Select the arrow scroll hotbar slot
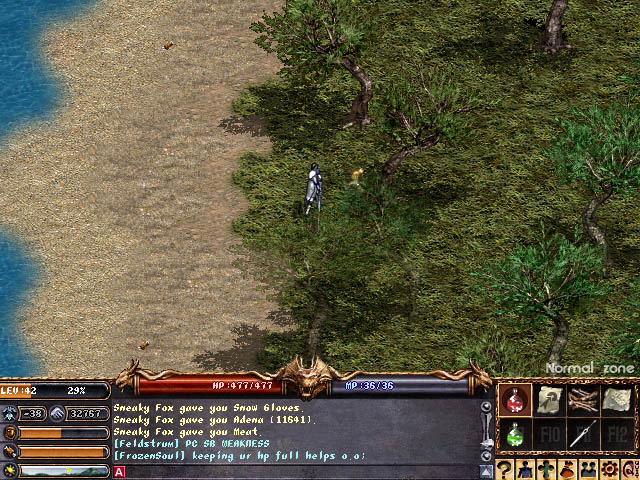640x480 pixels. [548, 401]
